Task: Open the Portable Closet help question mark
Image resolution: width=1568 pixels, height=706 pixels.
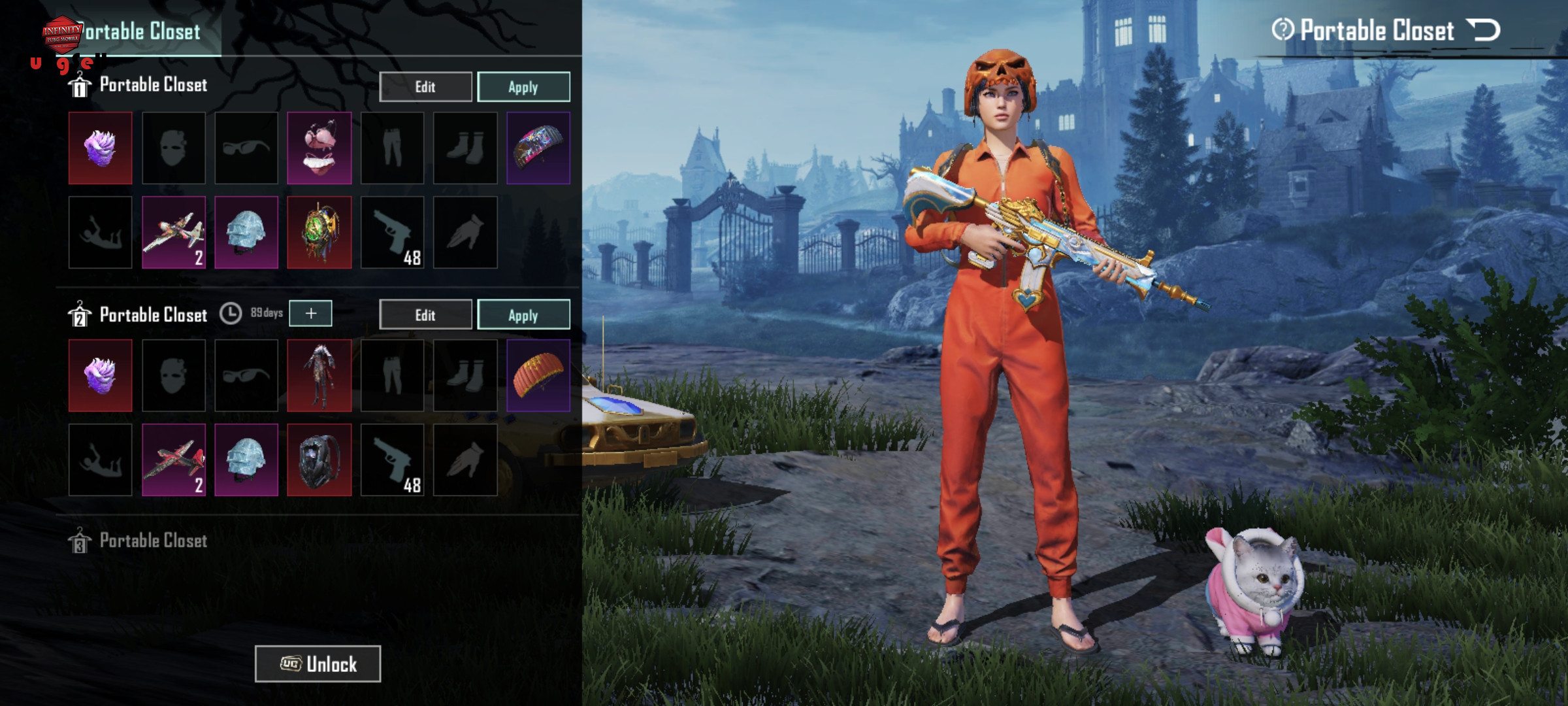Action: pyautogui.click(x=1282, y=30)
